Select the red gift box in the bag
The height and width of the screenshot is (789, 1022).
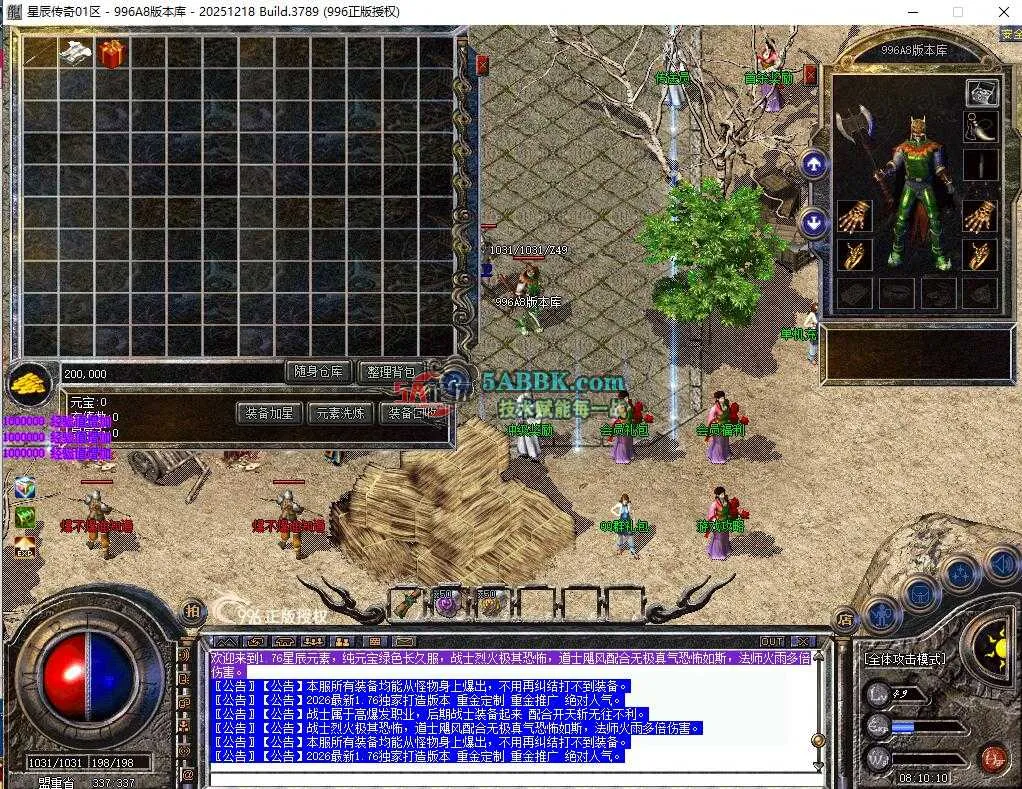(111, 54)
